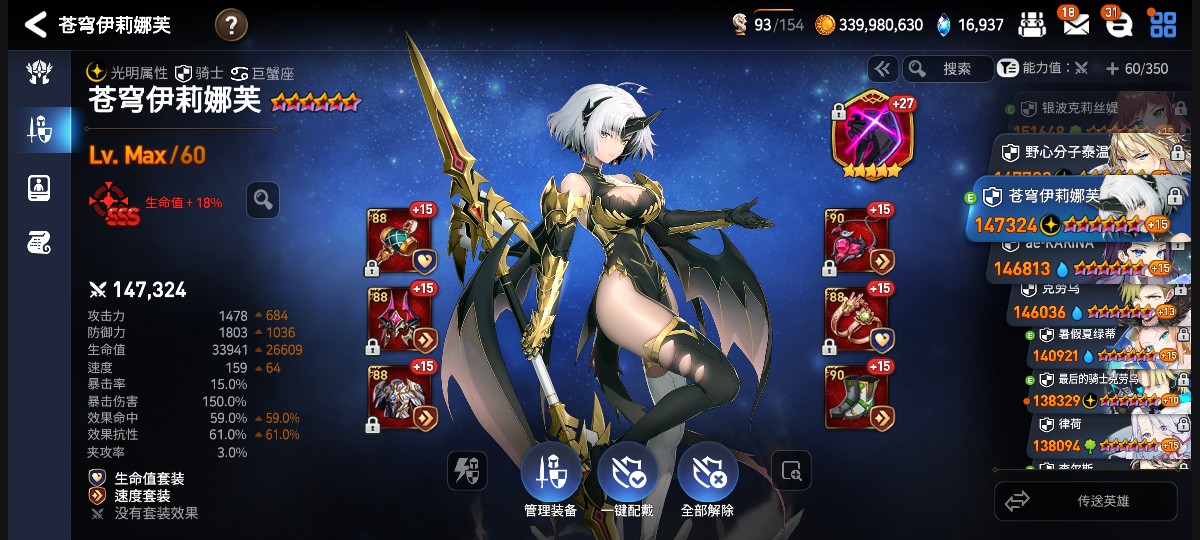
Task: Open the four-square main menu grid
Action: (x=1162, y=25)
